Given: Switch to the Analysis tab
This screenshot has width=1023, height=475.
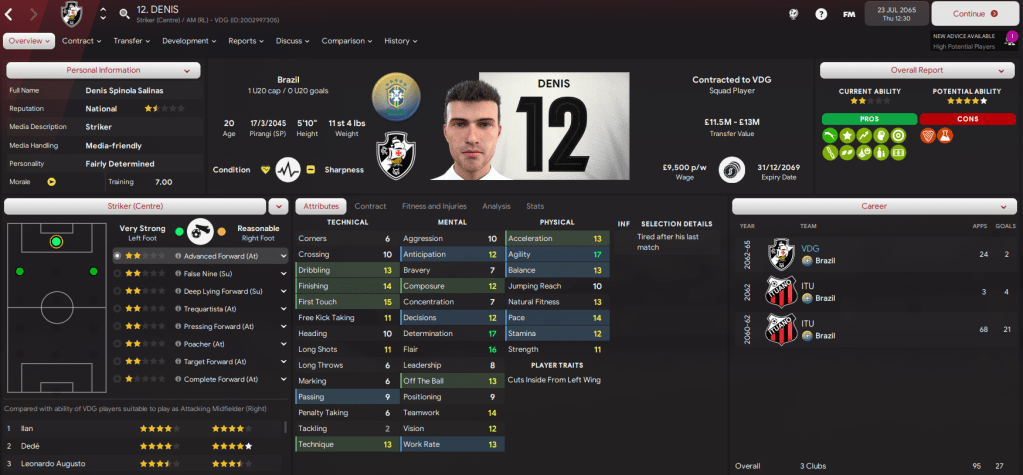Looking at the screenshot, I should pos(496,206).
